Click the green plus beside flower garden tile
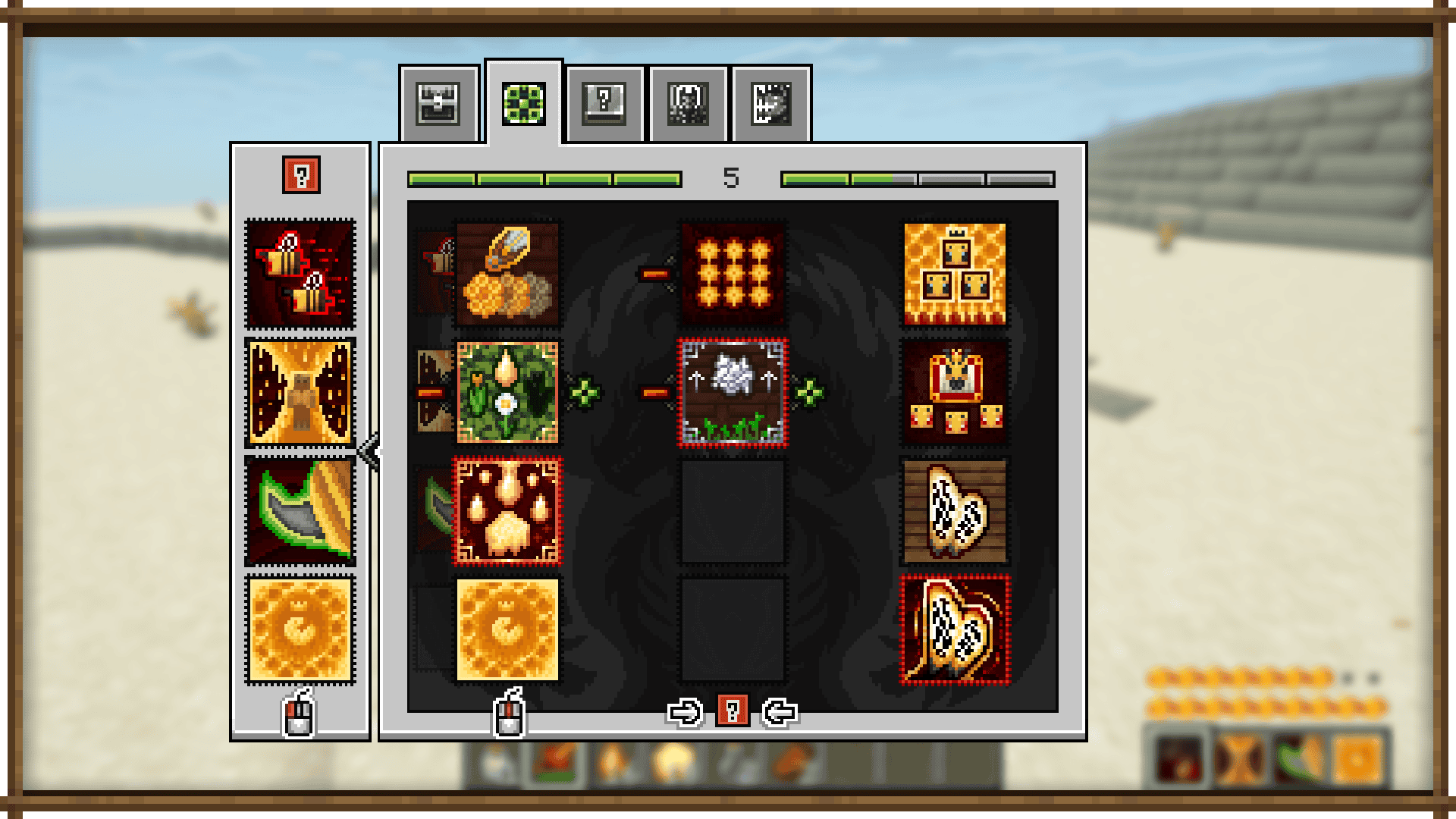 coord(585,392)
